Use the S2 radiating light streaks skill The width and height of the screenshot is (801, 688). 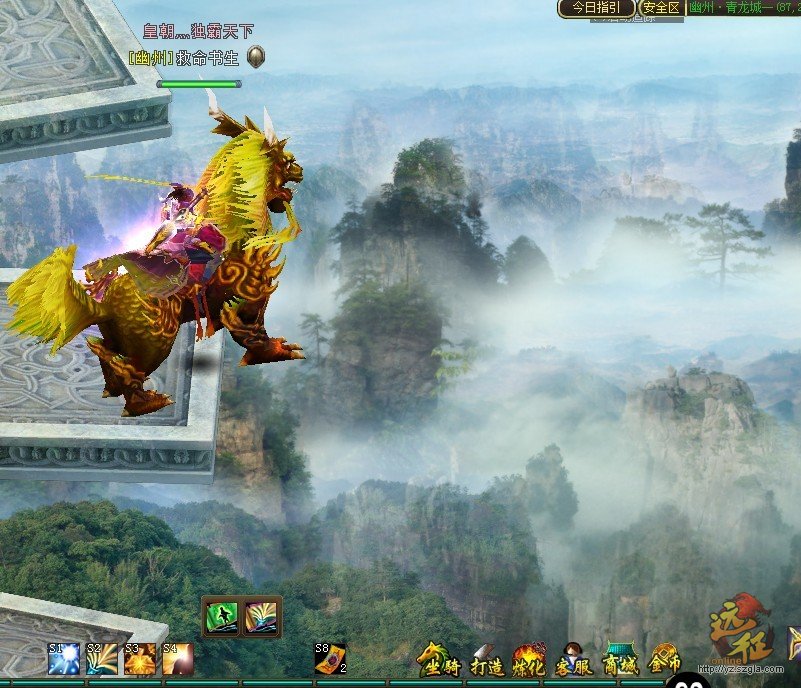click(101, 659)
